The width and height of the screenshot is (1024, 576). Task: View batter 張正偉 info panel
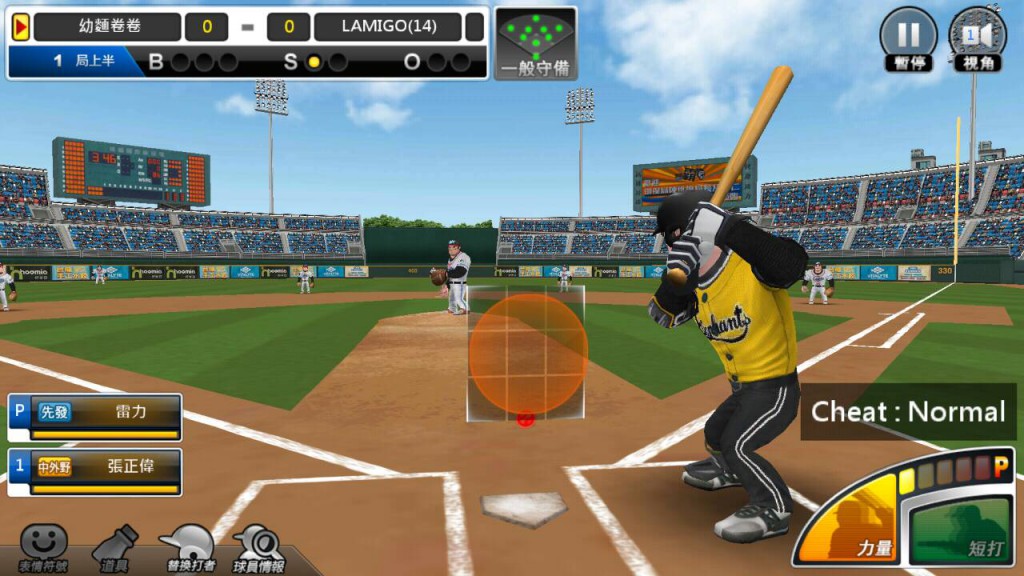[96, 471]
